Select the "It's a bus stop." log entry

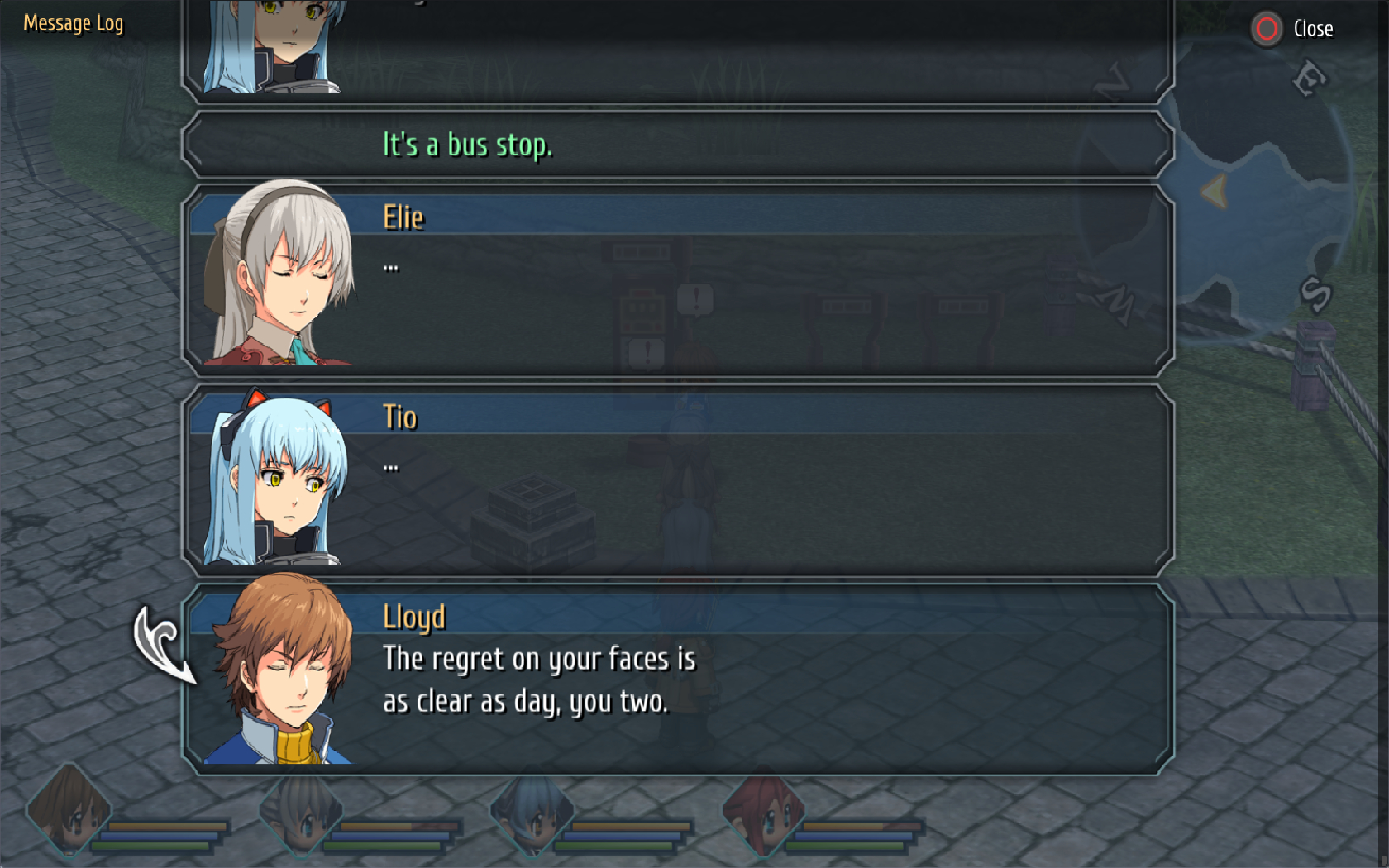(676, 145)
